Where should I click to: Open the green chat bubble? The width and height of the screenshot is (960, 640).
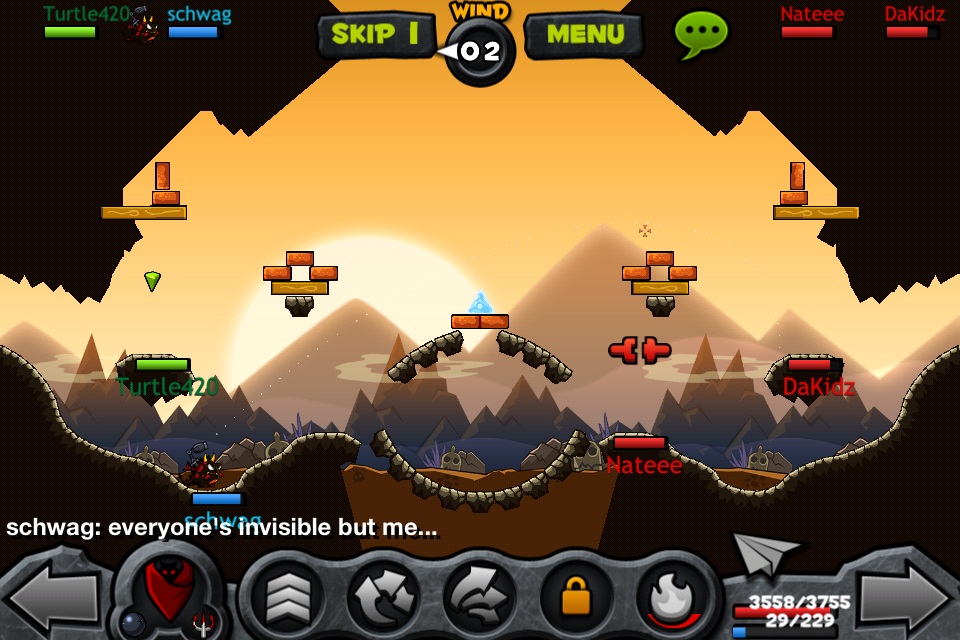[702, 34]
